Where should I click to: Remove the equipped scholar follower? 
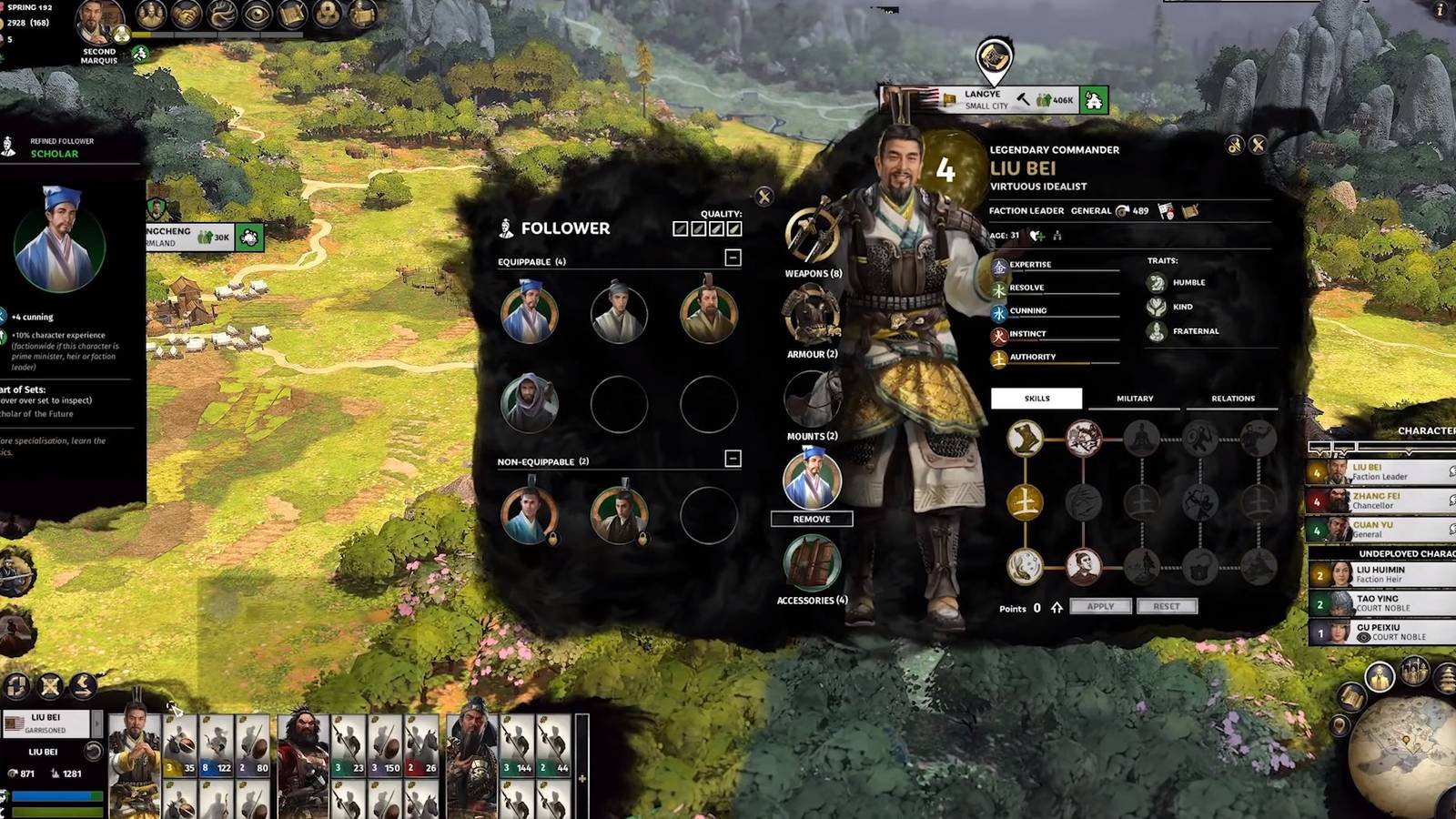tap(811, 519)
